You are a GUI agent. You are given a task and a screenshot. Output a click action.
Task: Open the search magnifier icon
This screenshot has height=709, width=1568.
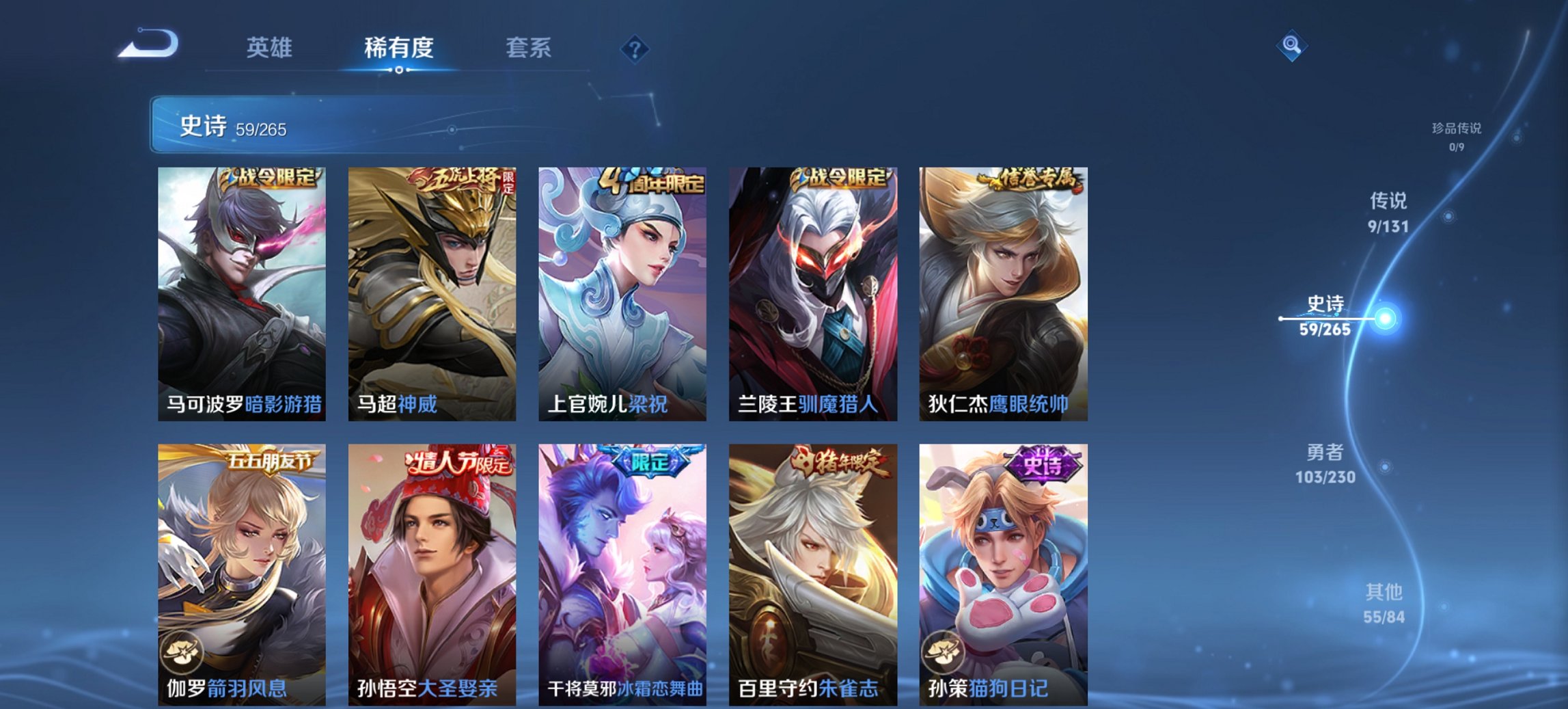click(1290, 45)
